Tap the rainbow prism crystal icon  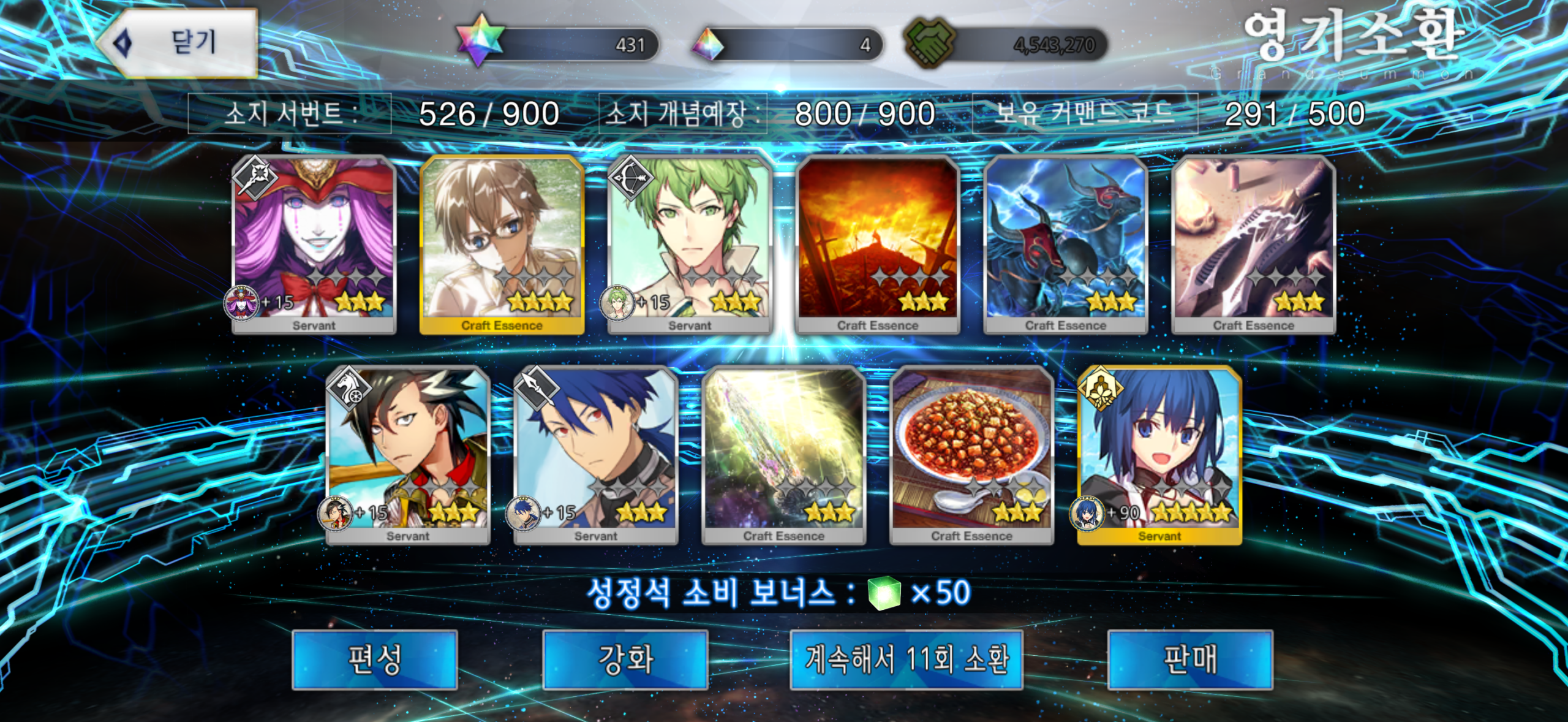point(708,44)
